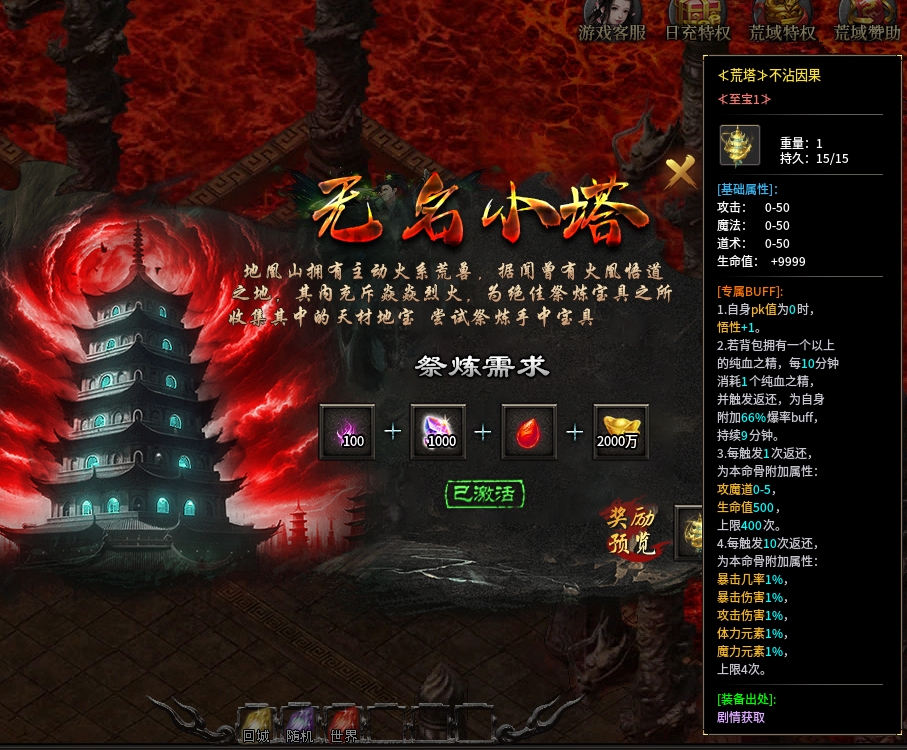
Task: Use the purple 随机 random teleport stone
Action: point(299,722)
